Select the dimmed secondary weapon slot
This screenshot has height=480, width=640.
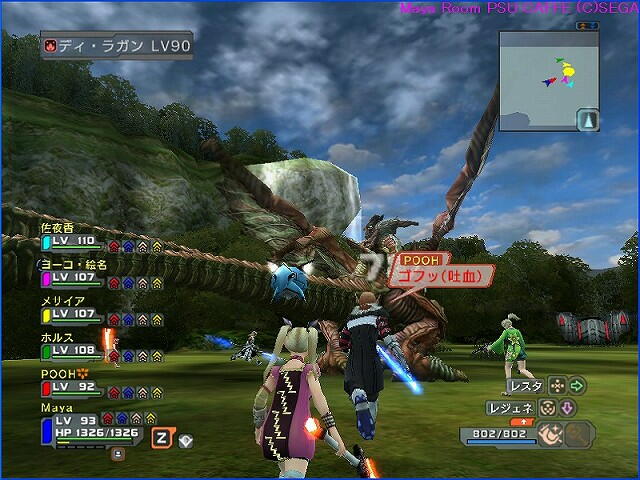579,434
